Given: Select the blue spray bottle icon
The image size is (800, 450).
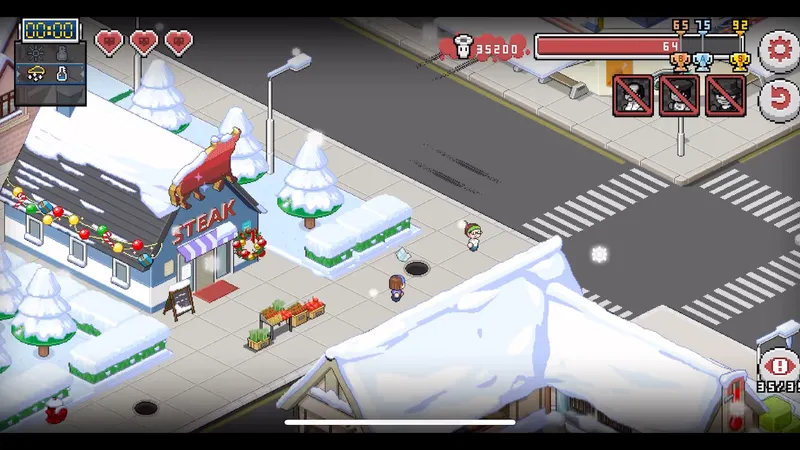Looking at the screenshot, I should (63, 73).
